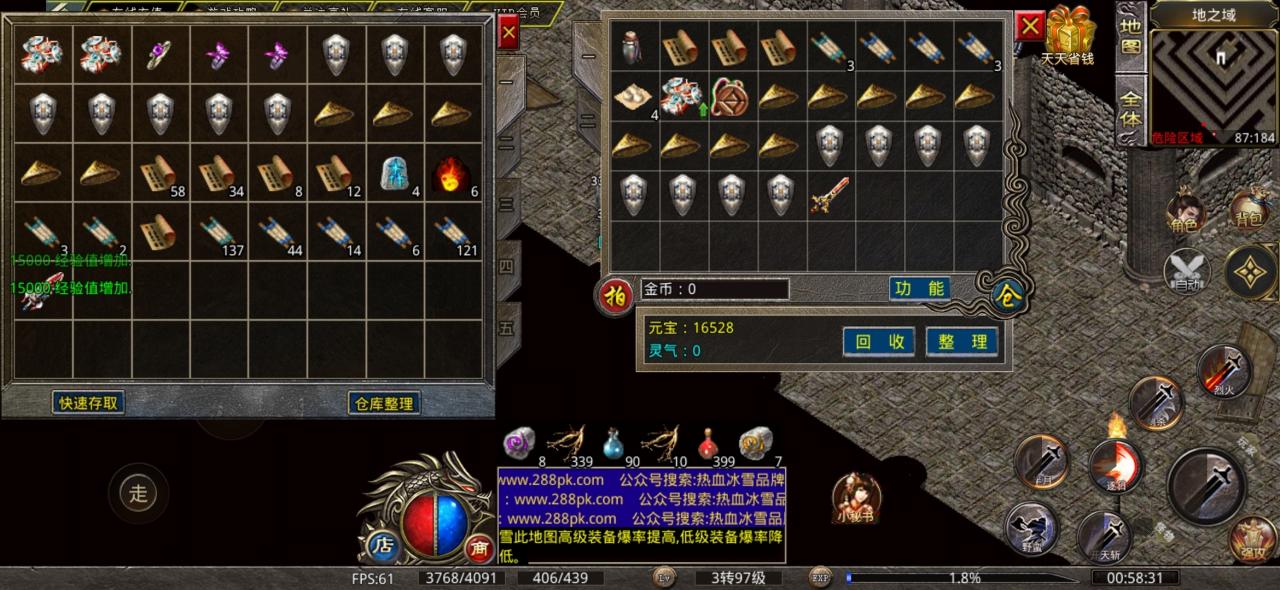
Task: Toggle the 走 walk mode button
Action: point(138,491)
